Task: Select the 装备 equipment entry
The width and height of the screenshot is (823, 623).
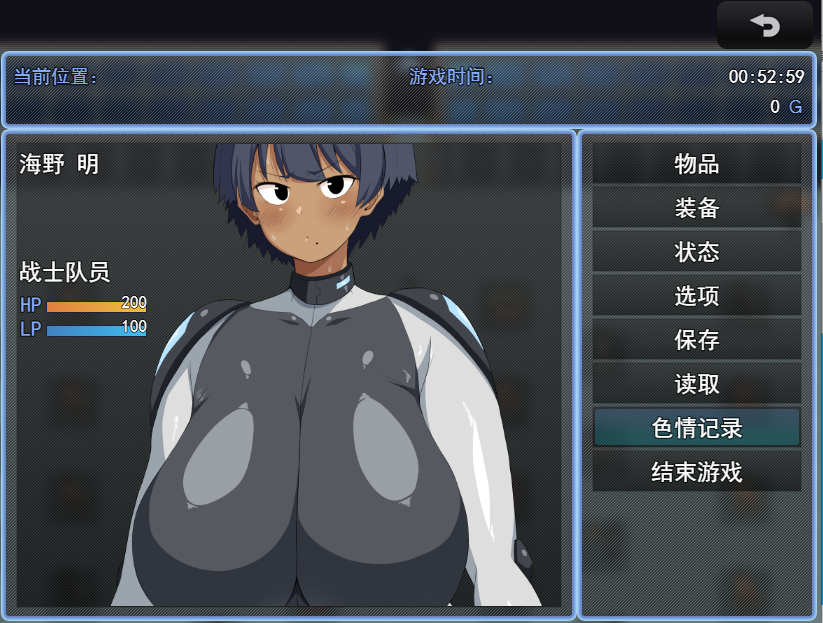Action: [696, 208]
